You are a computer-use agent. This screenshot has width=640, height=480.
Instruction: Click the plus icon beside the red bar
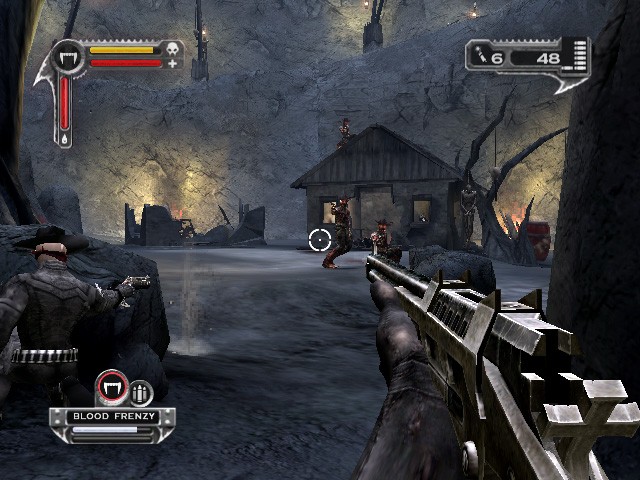(x=173, y=63)
